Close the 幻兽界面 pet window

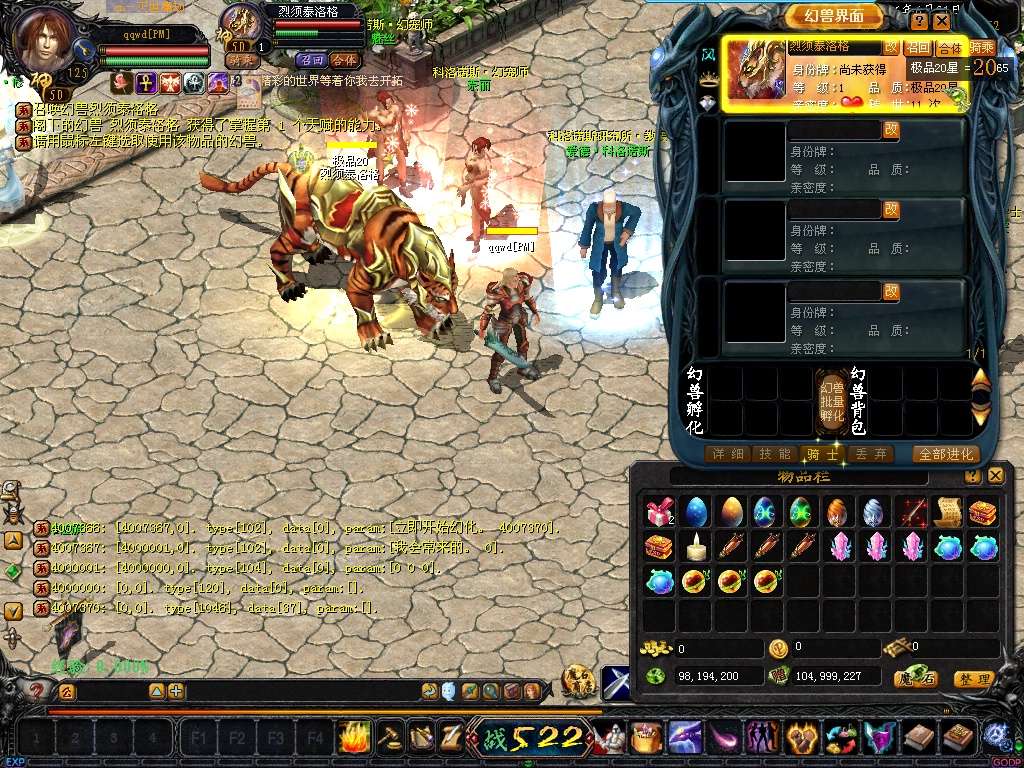click(942, 20)
